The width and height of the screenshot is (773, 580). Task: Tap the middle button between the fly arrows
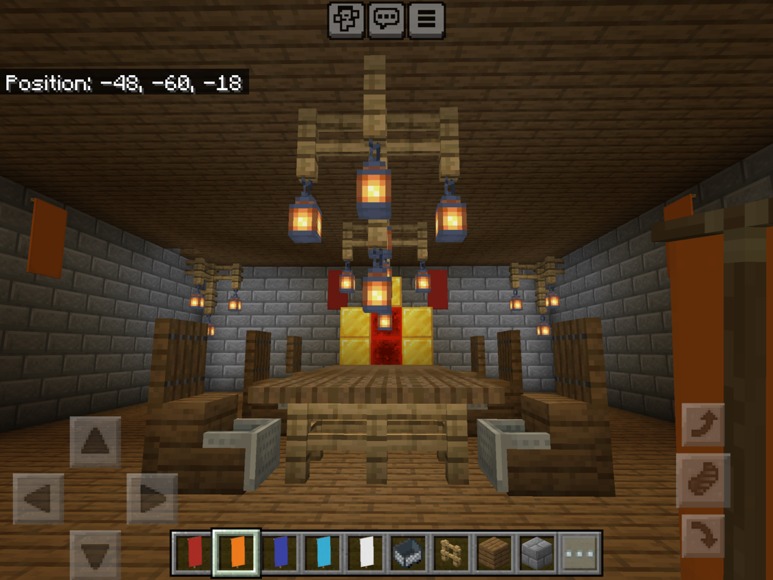pos(702,481)
